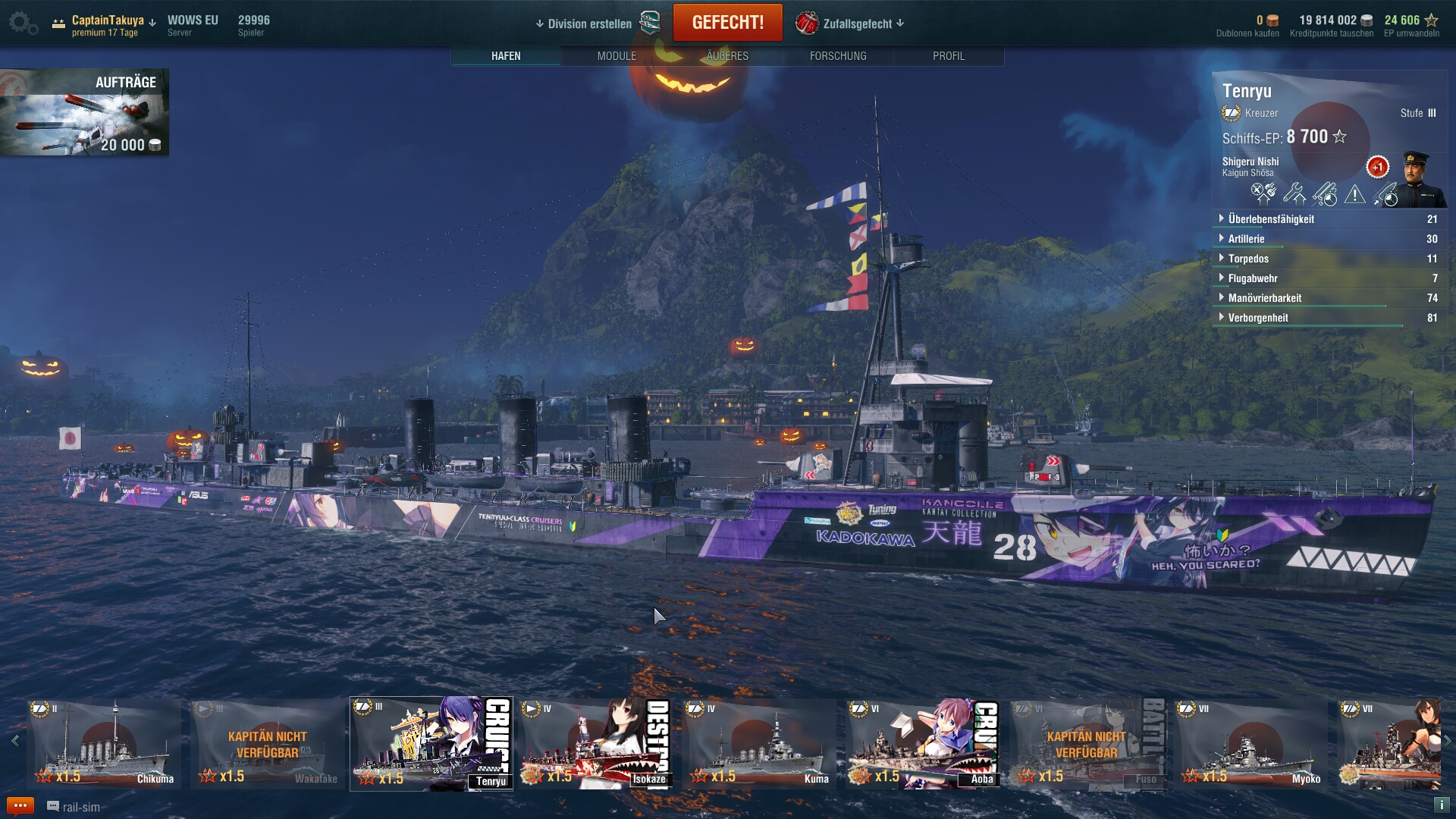Start battle with the GEFECHT! button
The height and width of the screenshot is (819, 1456).
coord(727,23)
